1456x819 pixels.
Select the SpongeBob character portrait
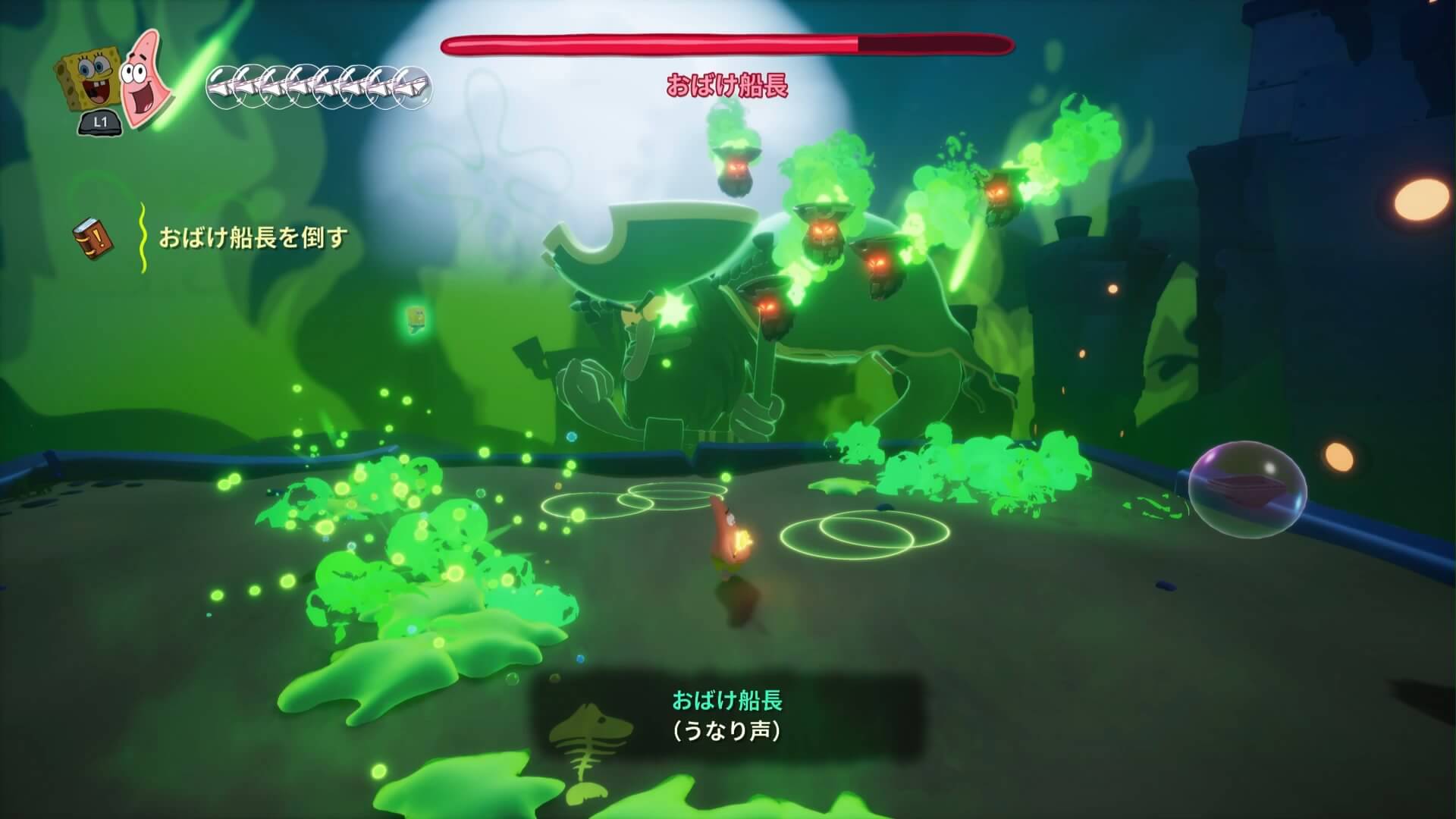click(x=87, y=82)
